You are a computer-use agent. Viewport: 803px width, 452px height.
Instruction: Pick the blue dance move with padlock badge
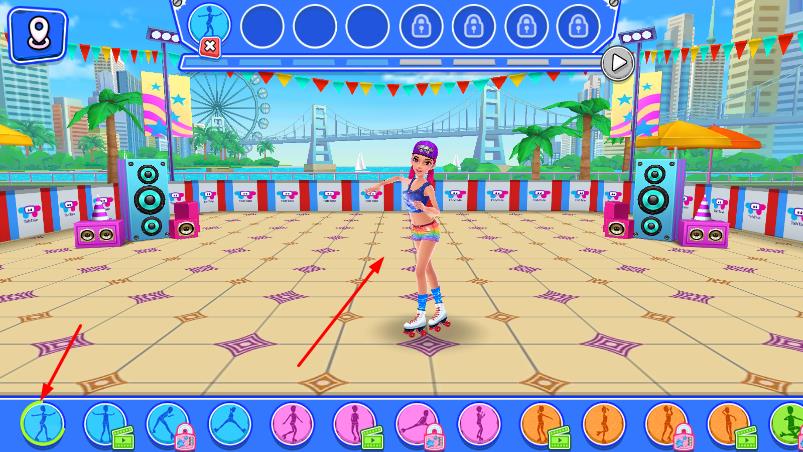(167, 424)
